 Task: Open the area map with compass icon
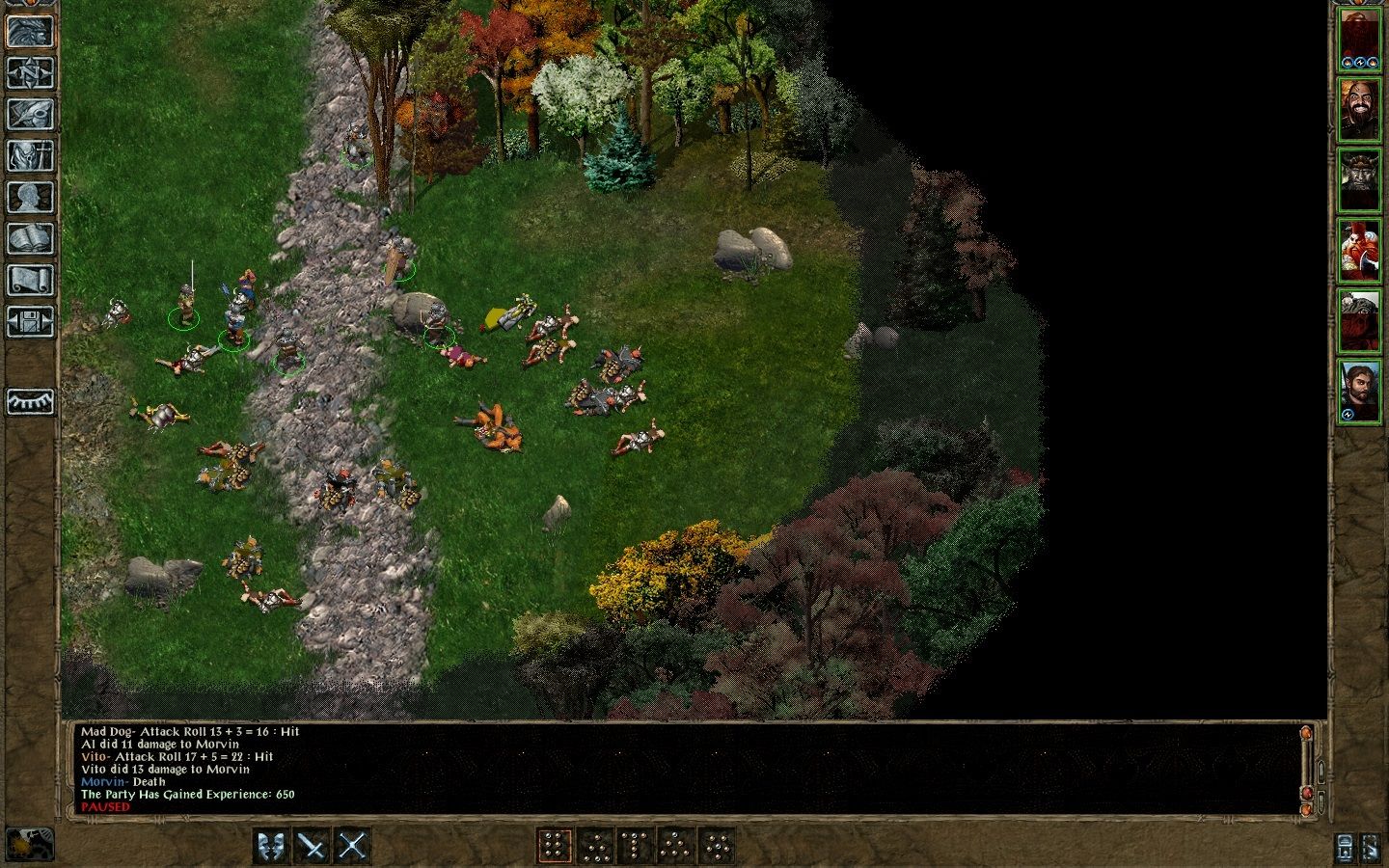(x=30, y=73)
